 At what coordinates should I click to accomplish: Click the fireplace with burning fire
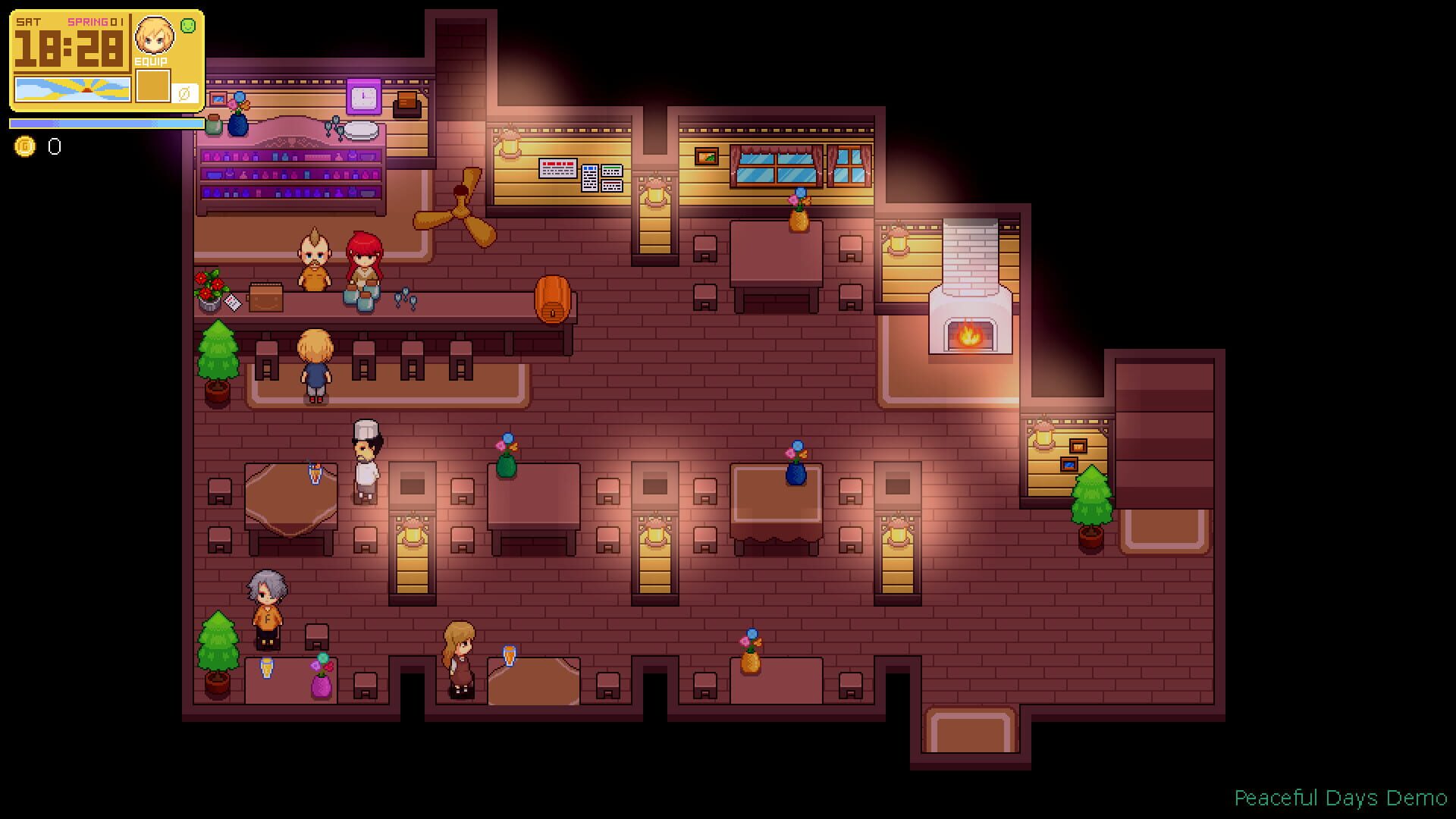click(969, 330)
